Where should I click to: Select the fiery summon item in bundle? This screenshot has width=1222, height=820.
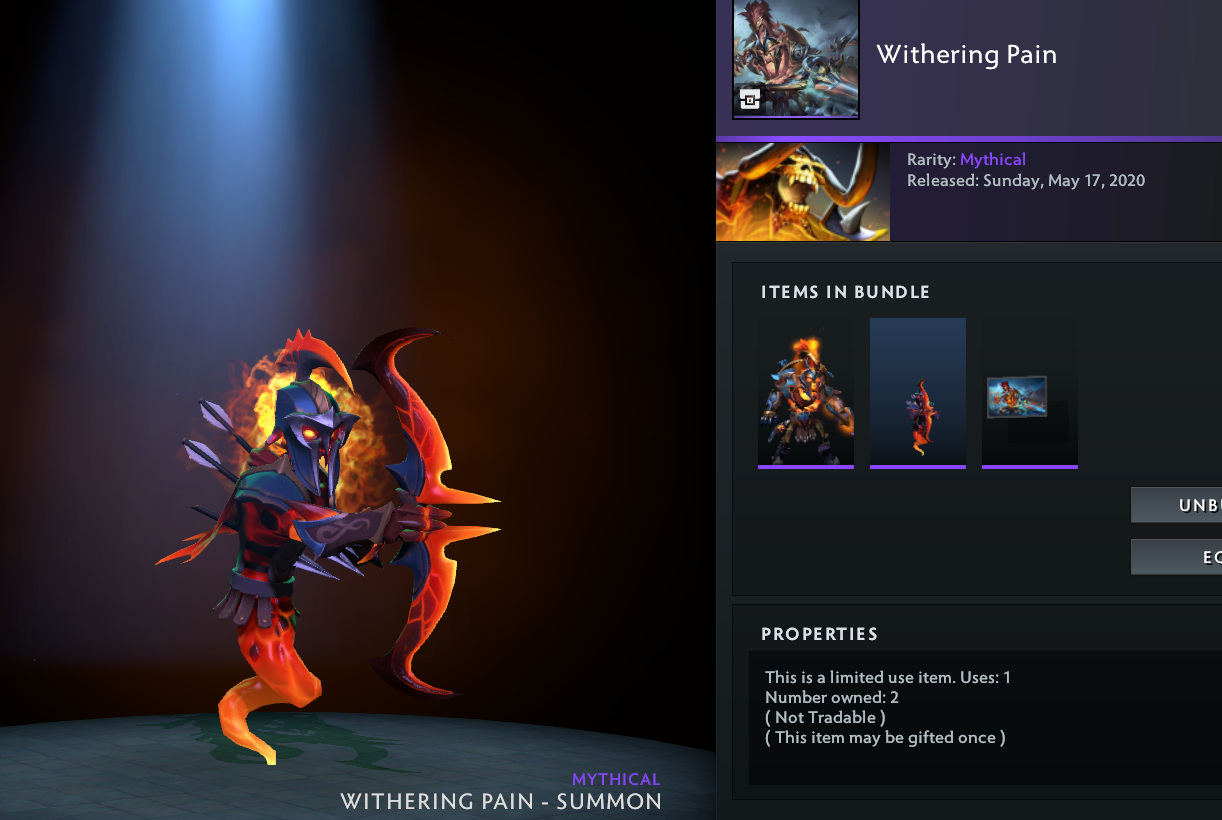point(918,392)
